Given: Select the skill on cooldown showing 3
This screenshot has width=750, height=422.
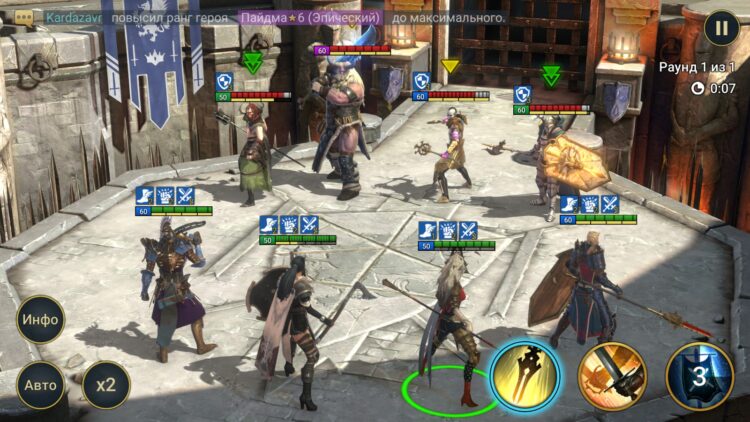Looking at the screenshot, I should pyautogui.click(x=700, y=377).
